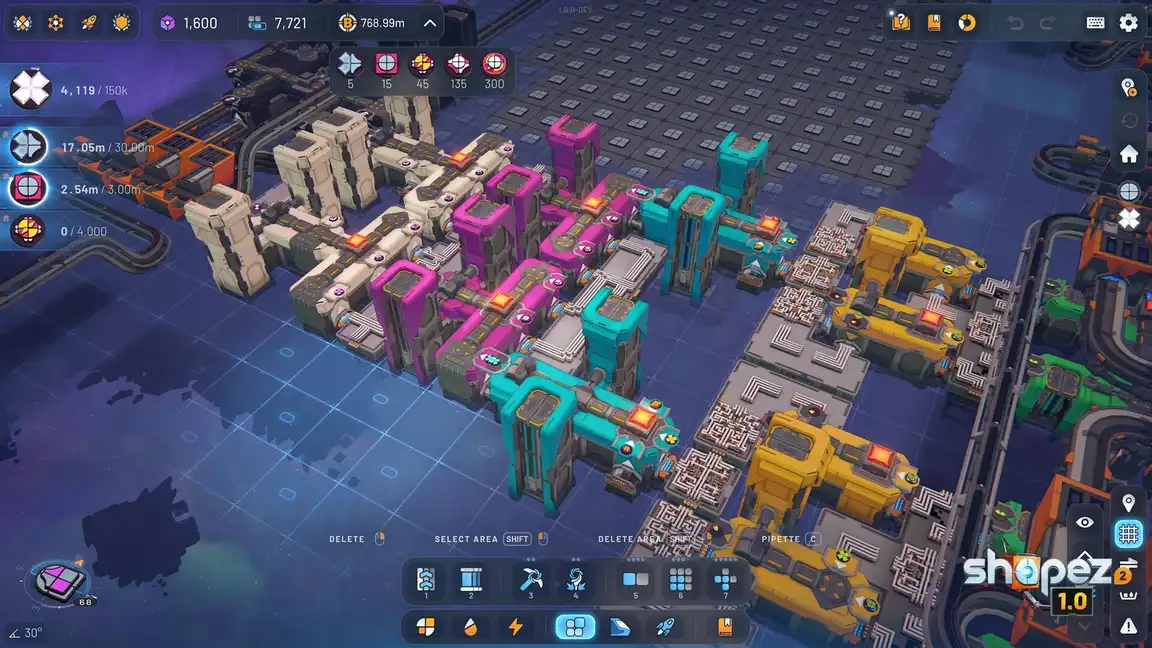The height and width of the screenshot is (648, 1152).
Task: Select the grid platform in slot 6
Action: pyautogui.click(x=681, y=579)
